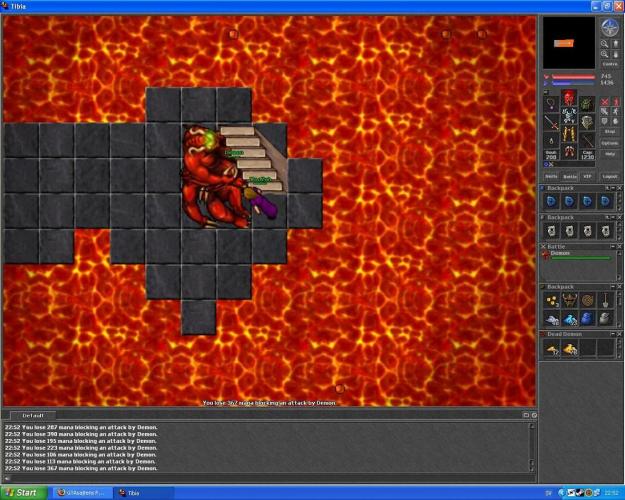Click the Stop button
The image size is (625, 500).
[x=610, y=131]
